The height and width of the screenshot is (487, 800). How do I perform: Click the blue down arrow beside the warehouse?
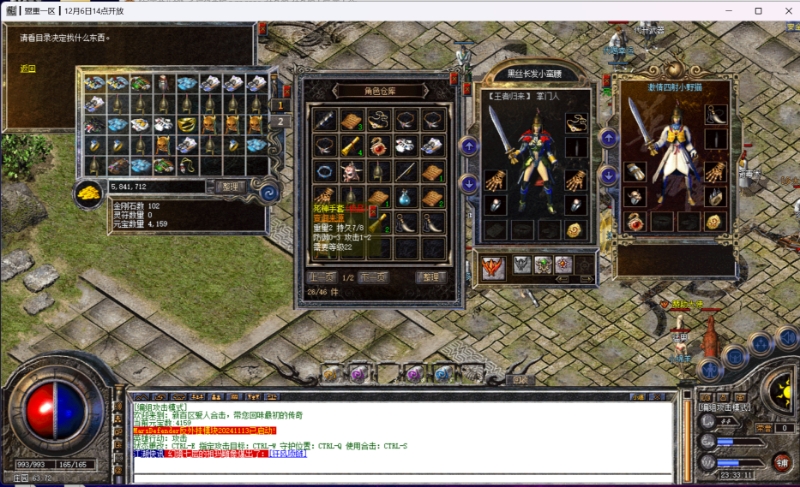469,183
